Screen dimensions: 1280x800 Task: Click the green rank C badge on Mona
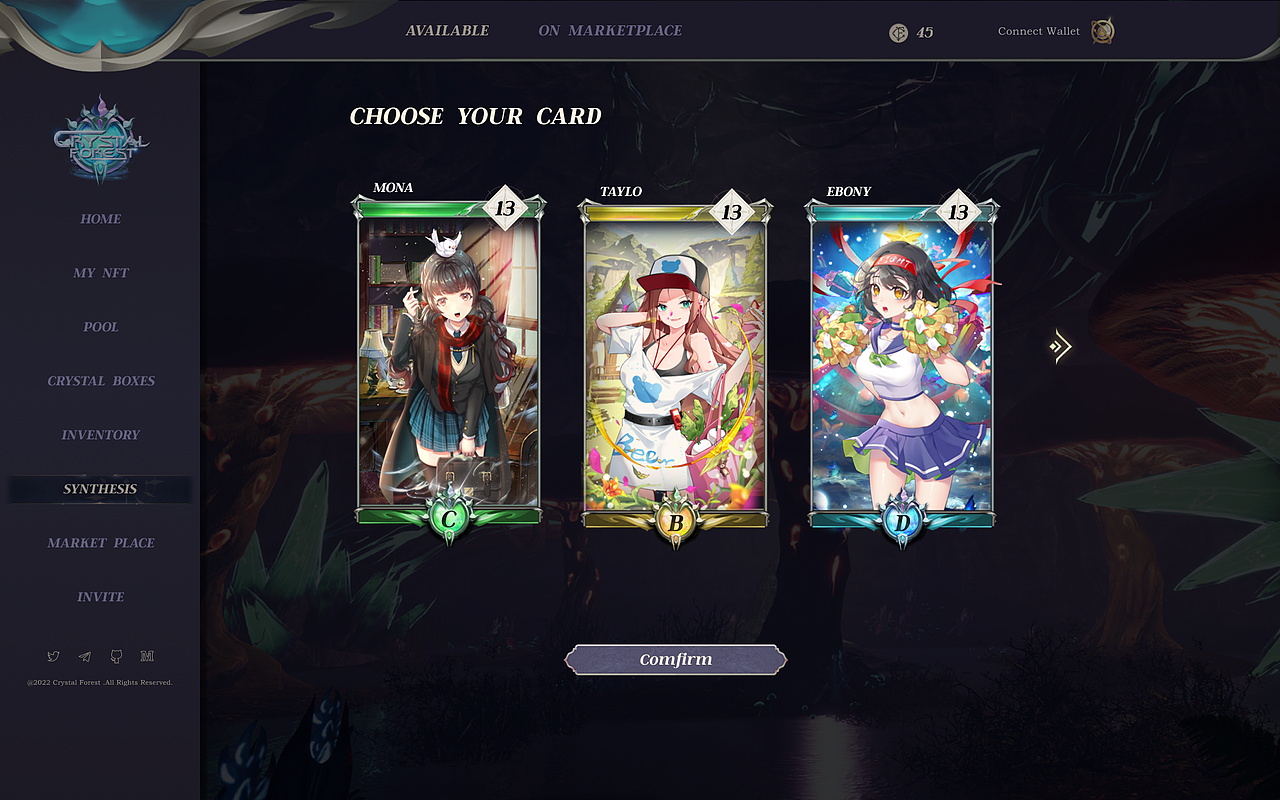click(448, 519)
